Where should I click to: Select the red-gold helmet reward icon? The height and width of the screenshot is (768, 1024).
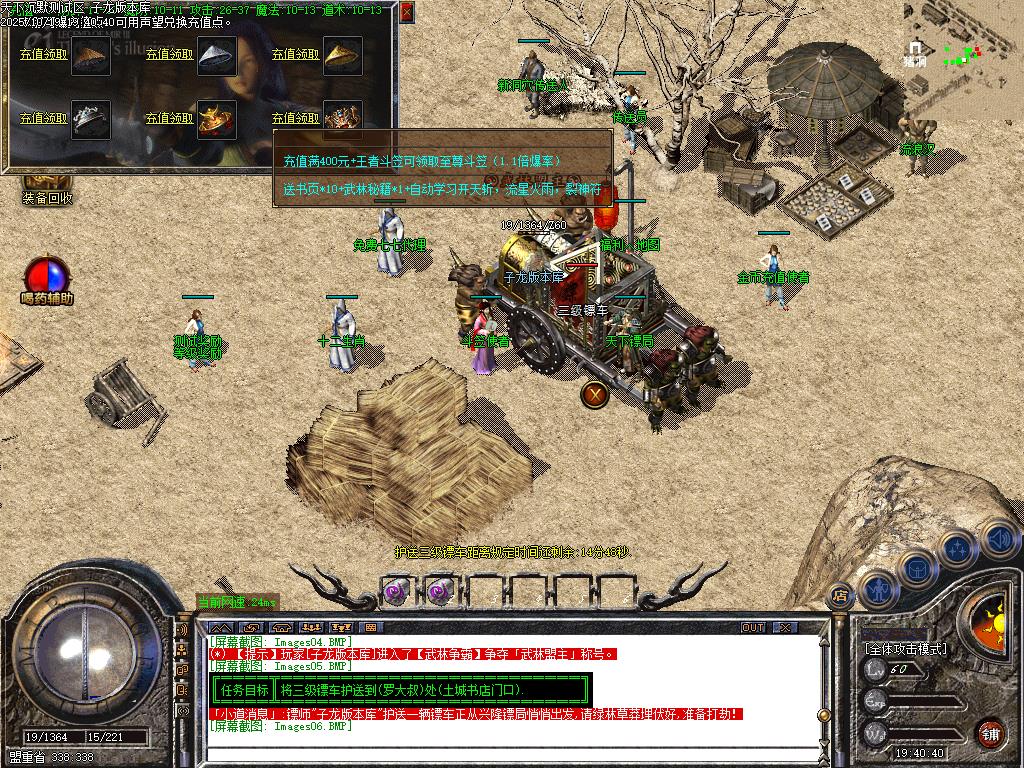(216, 118)
